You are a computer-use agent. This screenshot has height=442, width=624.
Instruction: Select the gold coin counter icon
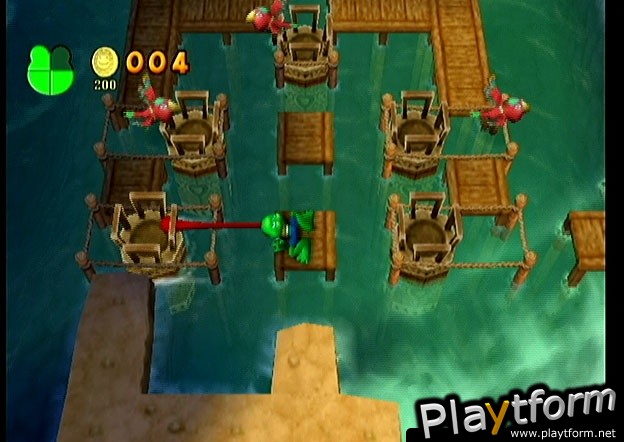click(x=105, y=62)
